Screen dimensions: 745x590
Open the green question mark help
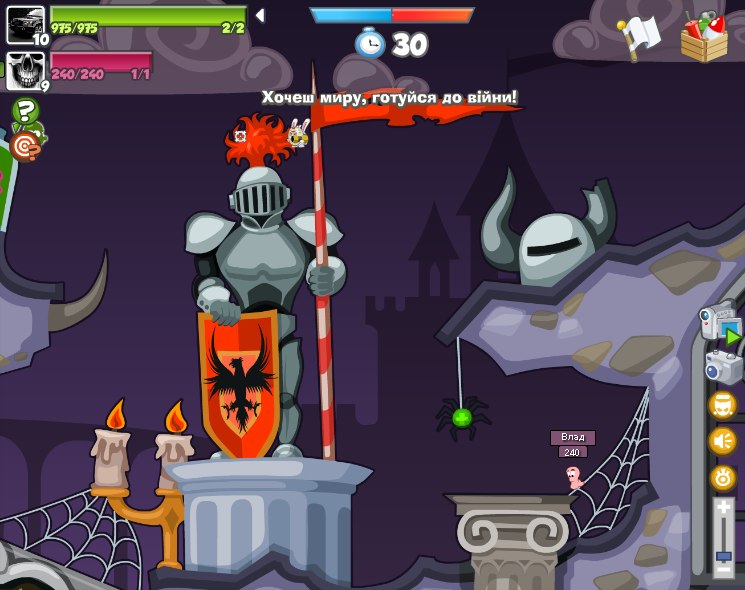tap(25, 110)
